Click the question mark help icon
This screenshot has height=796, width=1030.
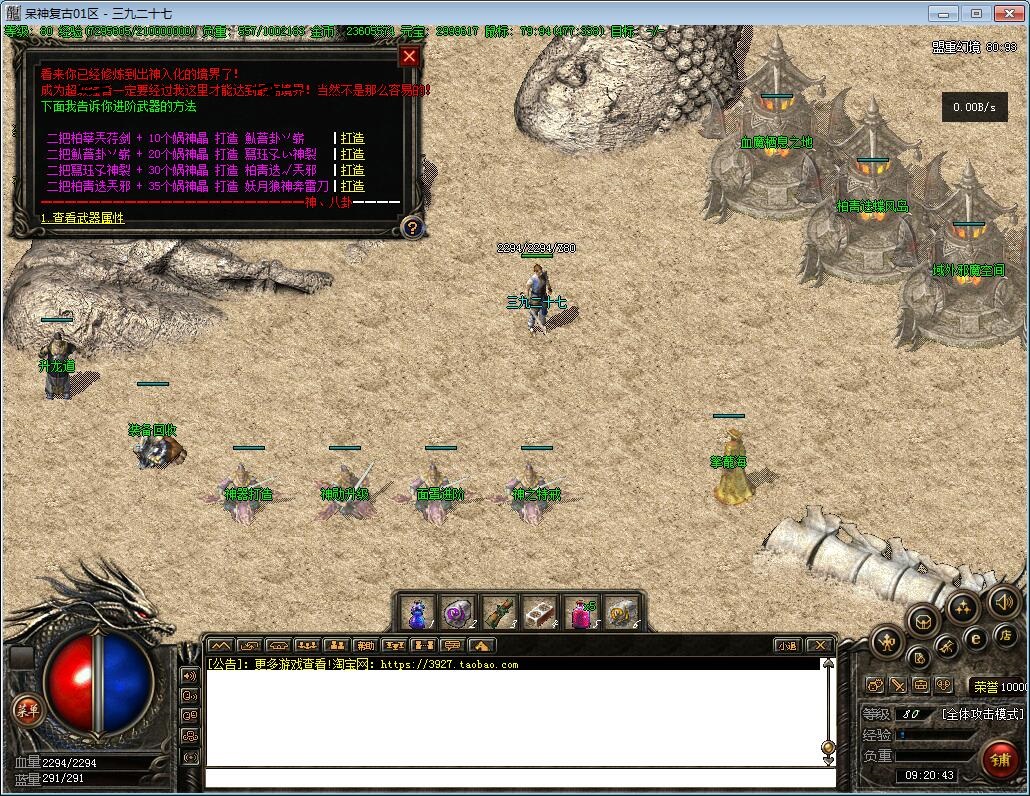[x=411, y=228]
